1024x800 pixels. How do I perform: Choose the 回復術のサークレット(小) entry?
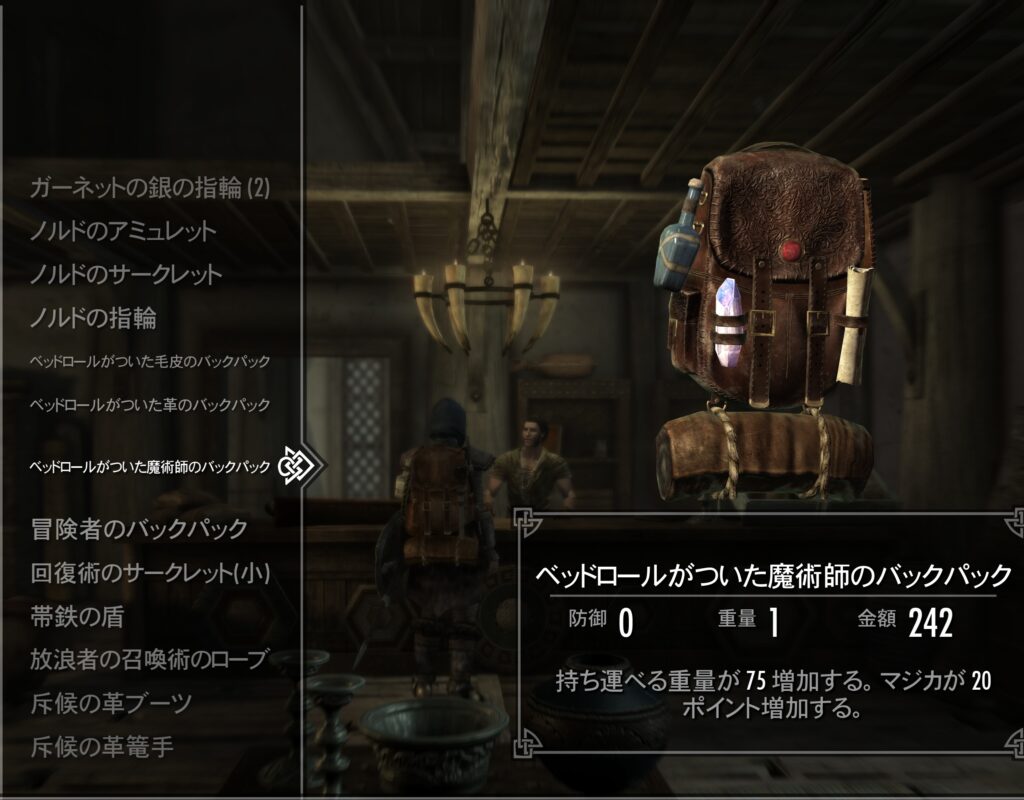[151, 573]
